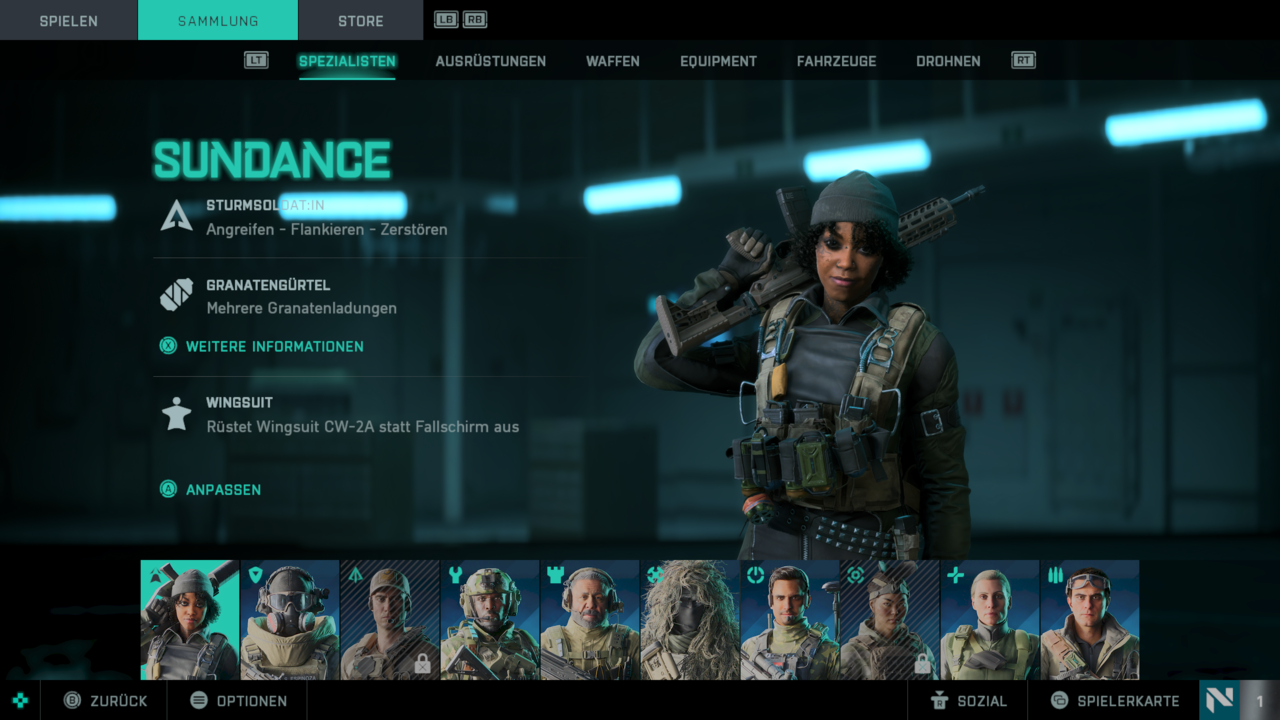This screenshot has width=1280, height=720.
Task: Click the Sturmsoldat:in class triangle icon
Action: [x=176, y=216]
